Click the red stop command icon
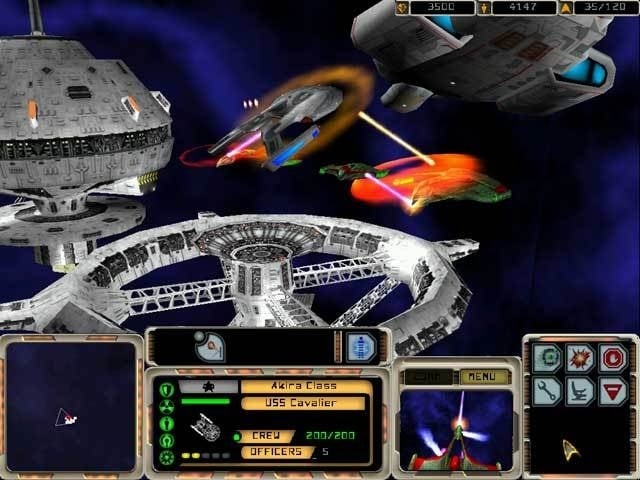This screenshot has height=480, width=640. pyautogui.click(x=610, y=358)
